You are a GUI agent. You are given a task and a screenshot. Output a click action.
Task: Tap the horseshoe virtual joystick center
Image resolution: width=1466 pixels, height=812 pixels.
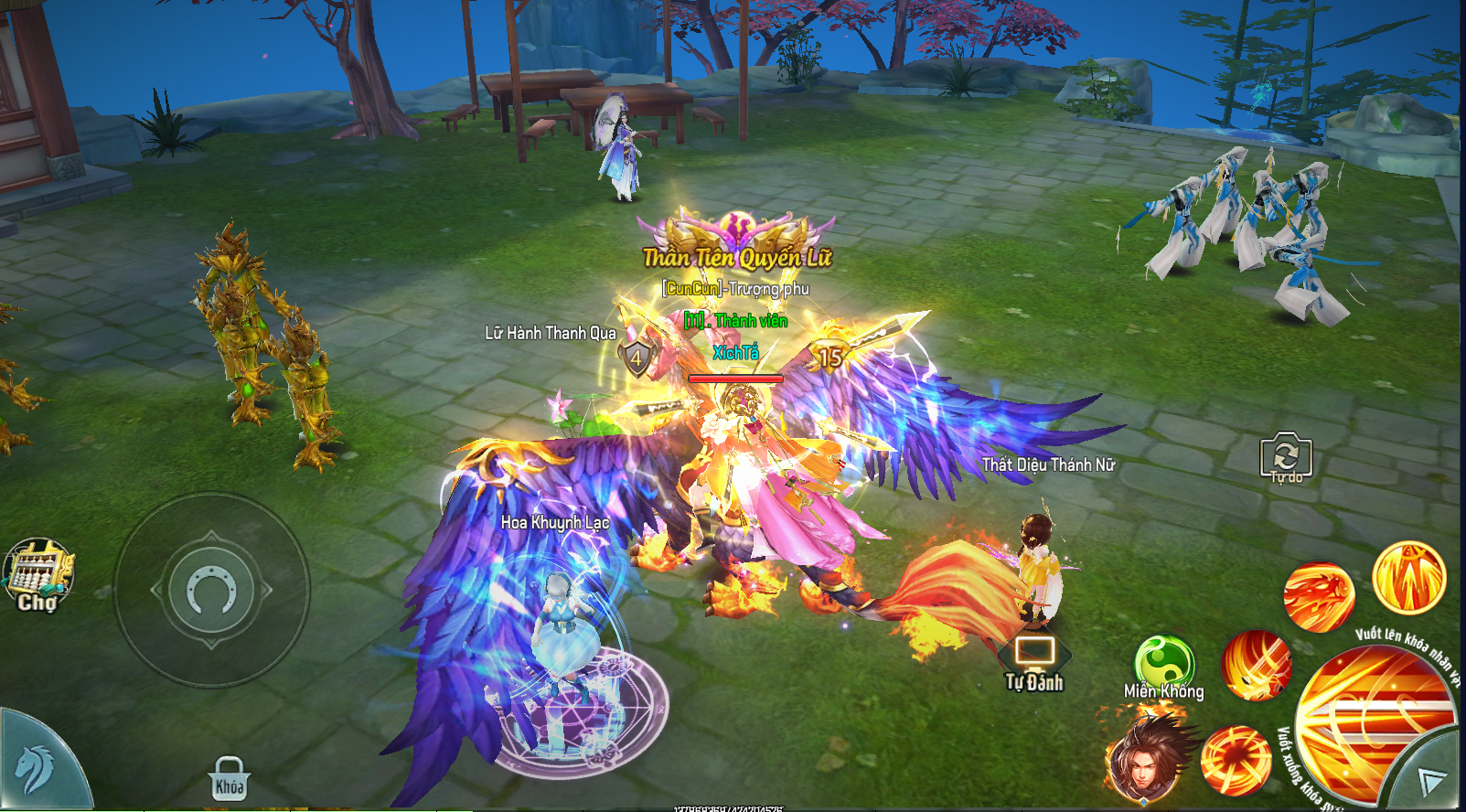(x=211, y=591)
